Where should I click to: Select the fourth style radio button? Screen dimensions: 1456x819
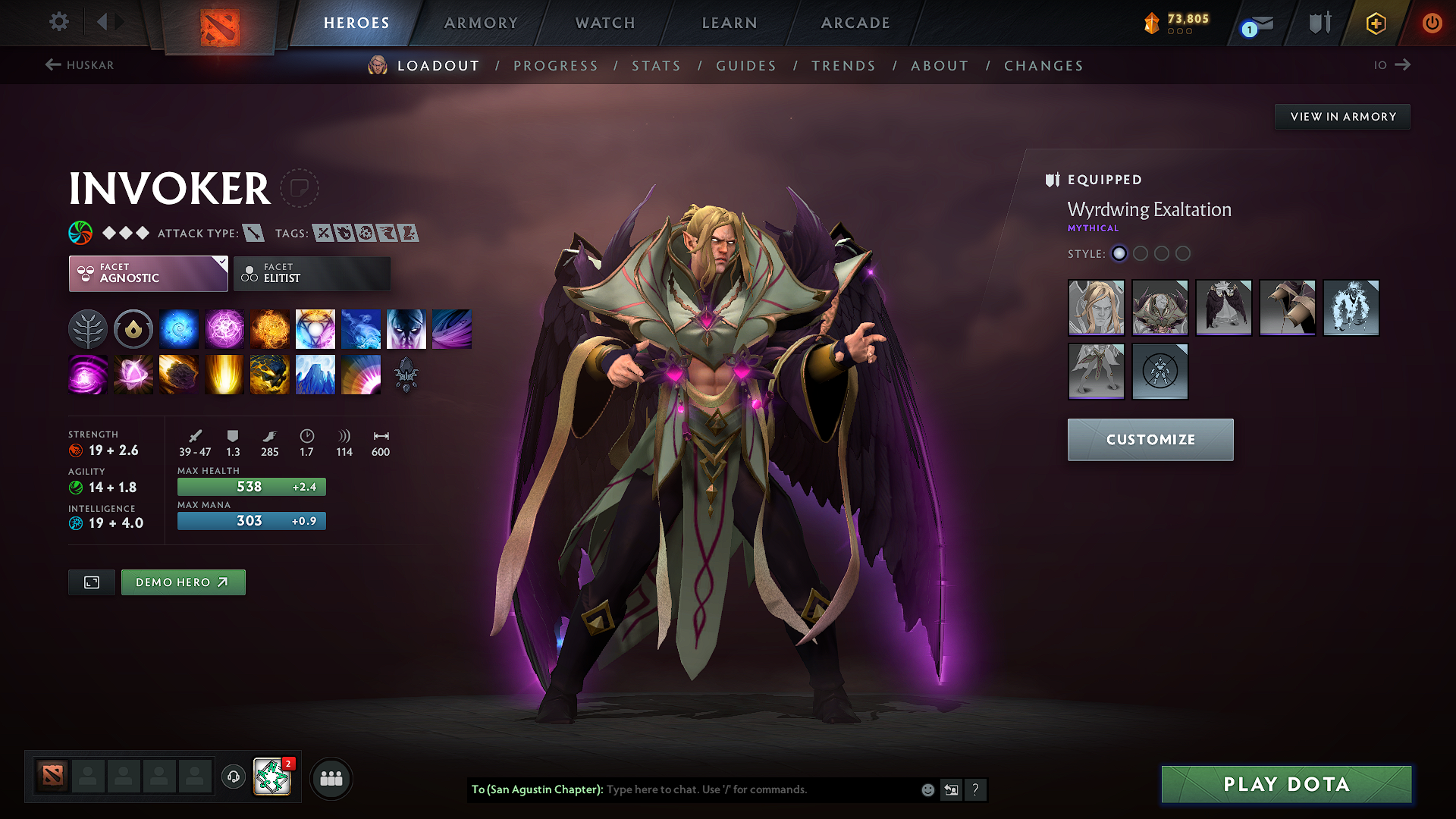(x=1183, y=254)
